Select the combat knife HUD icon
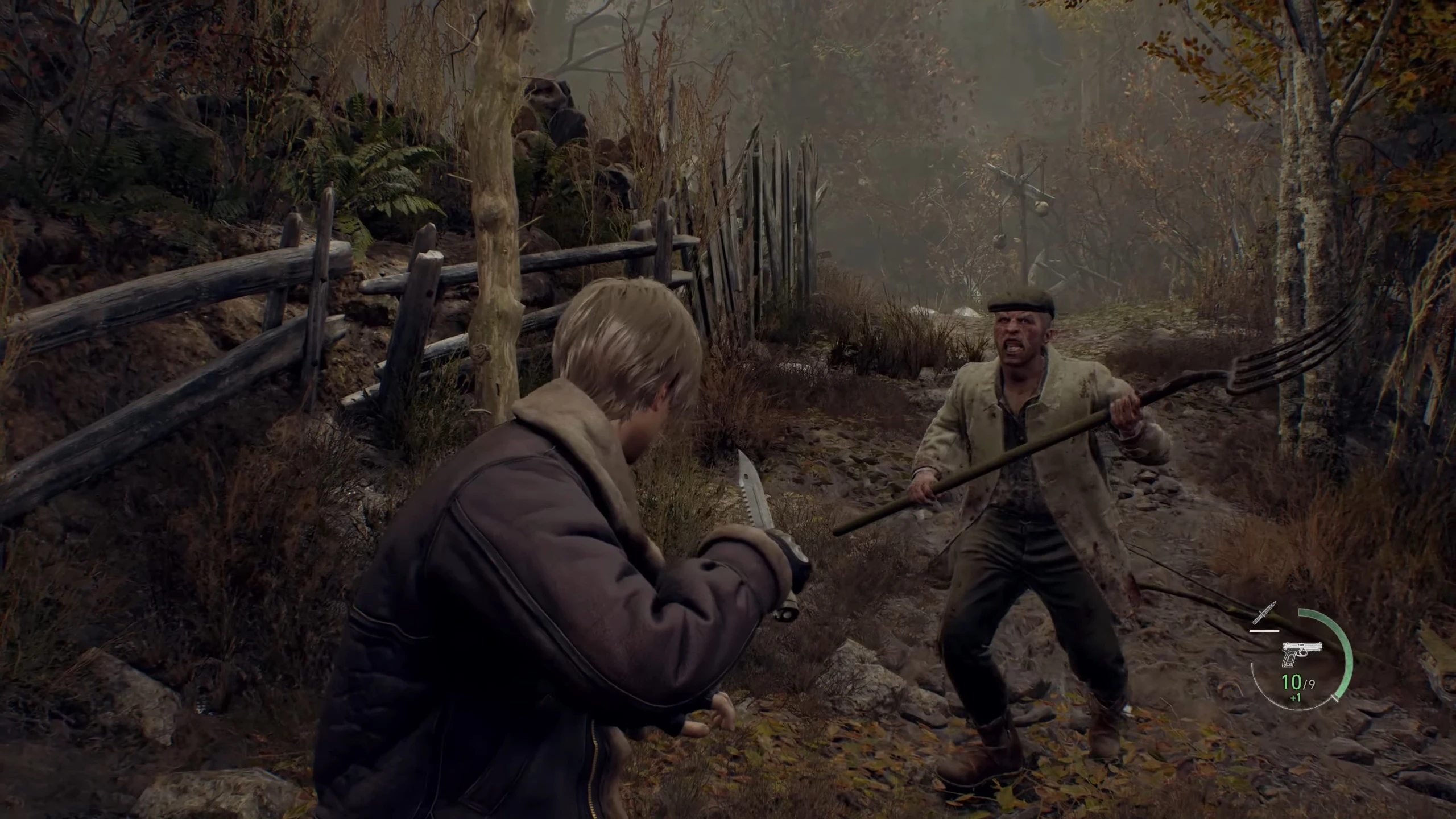This screenshot has width=1456, height=819. (1263, 612)
